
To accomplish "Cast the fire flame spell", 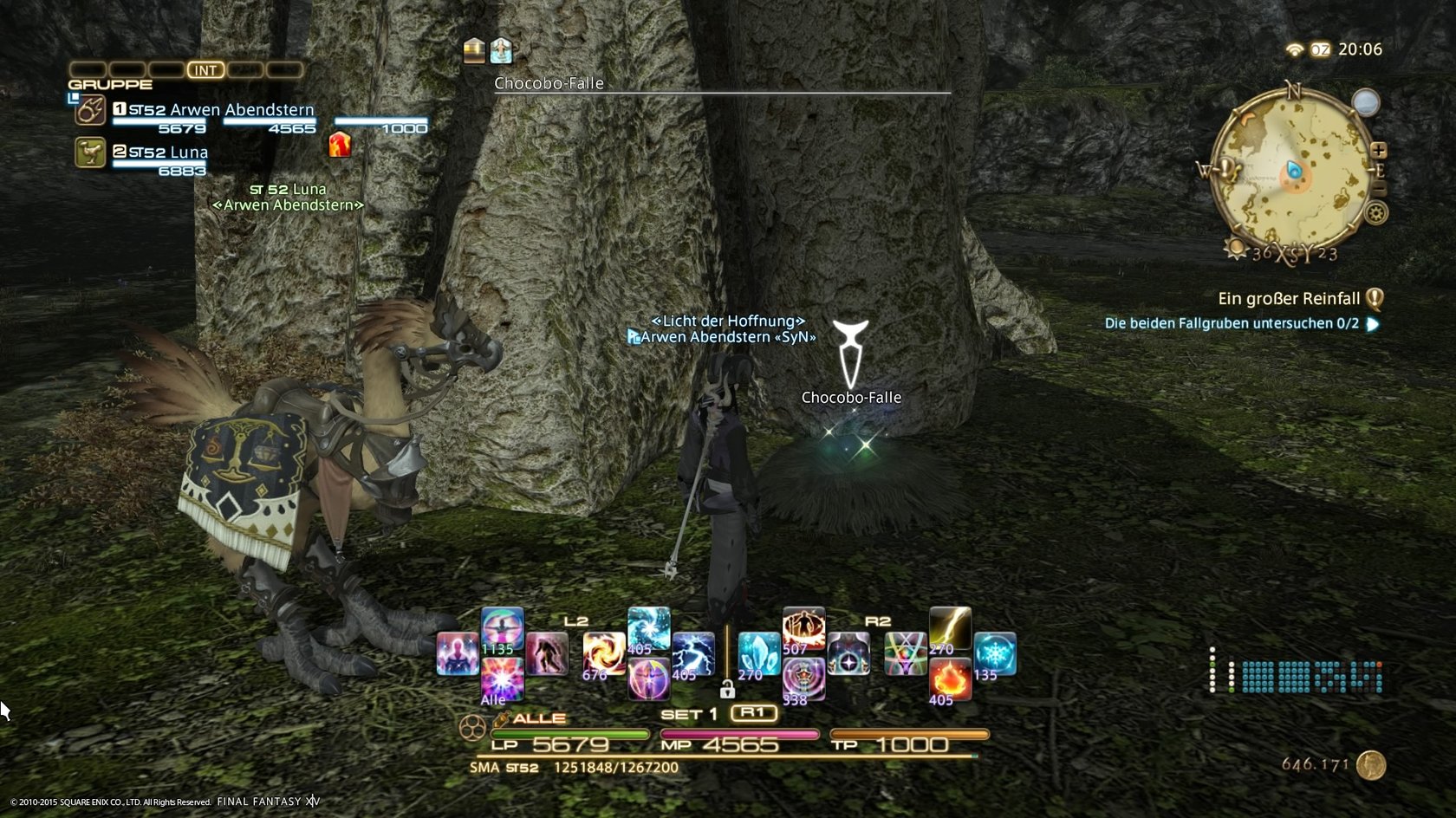I will tap(950, 679).
